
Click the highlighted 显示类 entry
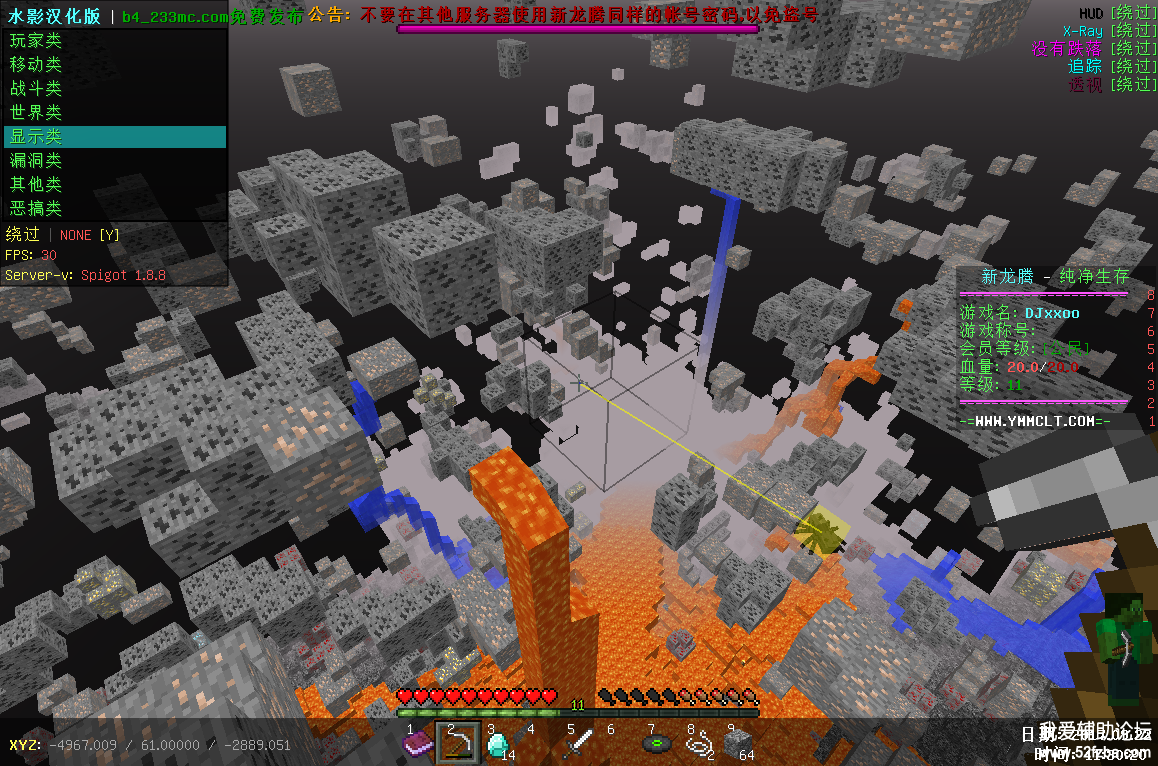tap(36, 137)
